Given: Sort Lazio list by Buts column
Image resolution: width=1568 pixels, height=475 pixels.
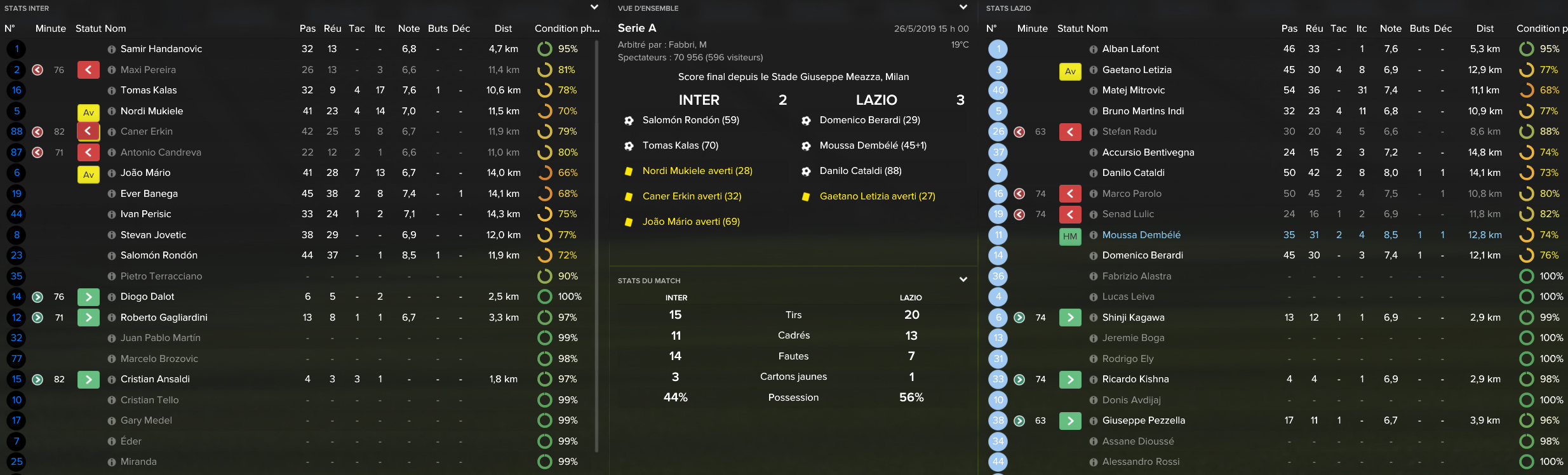Looking at the screenshot, I should pyautogui.click(x=1419, y=29).
